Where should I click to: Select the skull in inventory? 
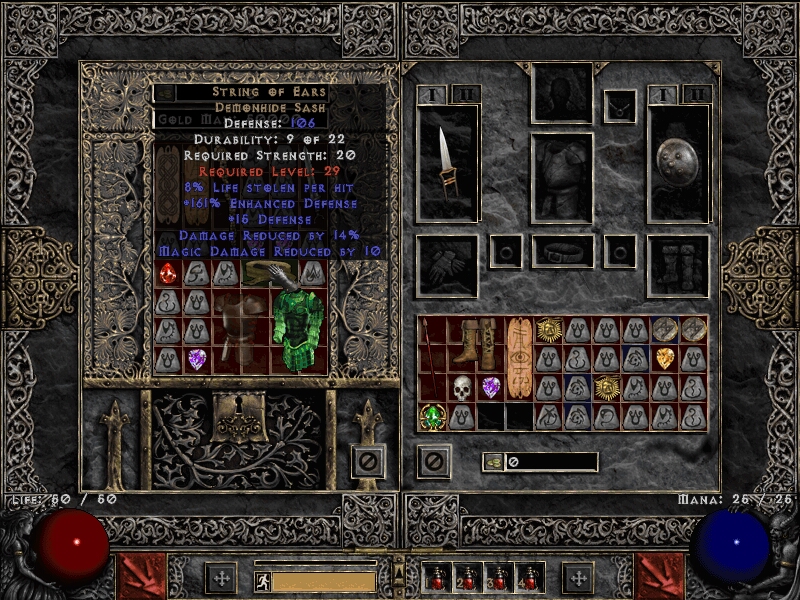(461, 387)
